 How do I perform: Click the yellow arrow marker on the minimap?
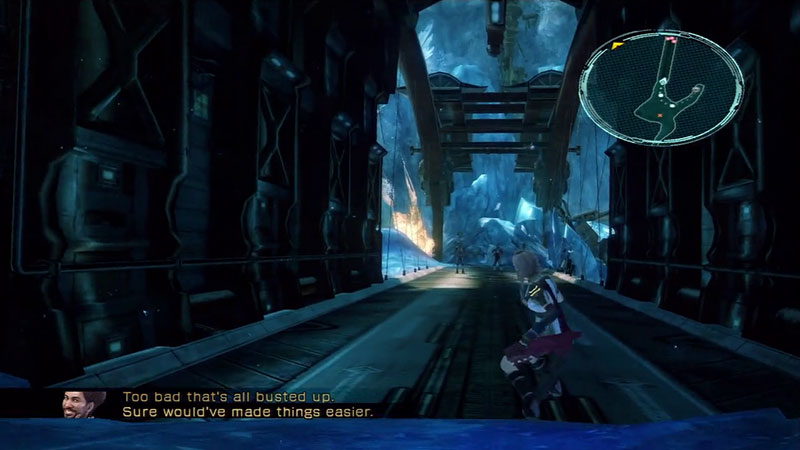[x=618, y=45]
